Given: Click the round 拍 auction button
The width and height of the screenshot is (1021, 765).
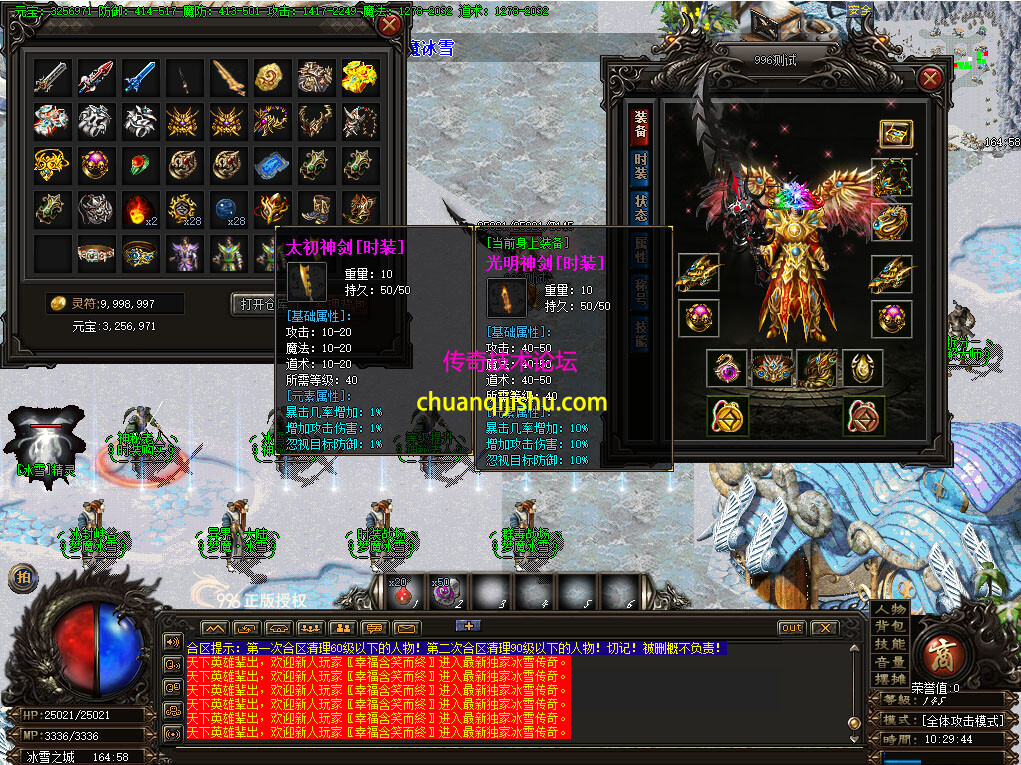Looking at the screenshot, I should (21, 577).
